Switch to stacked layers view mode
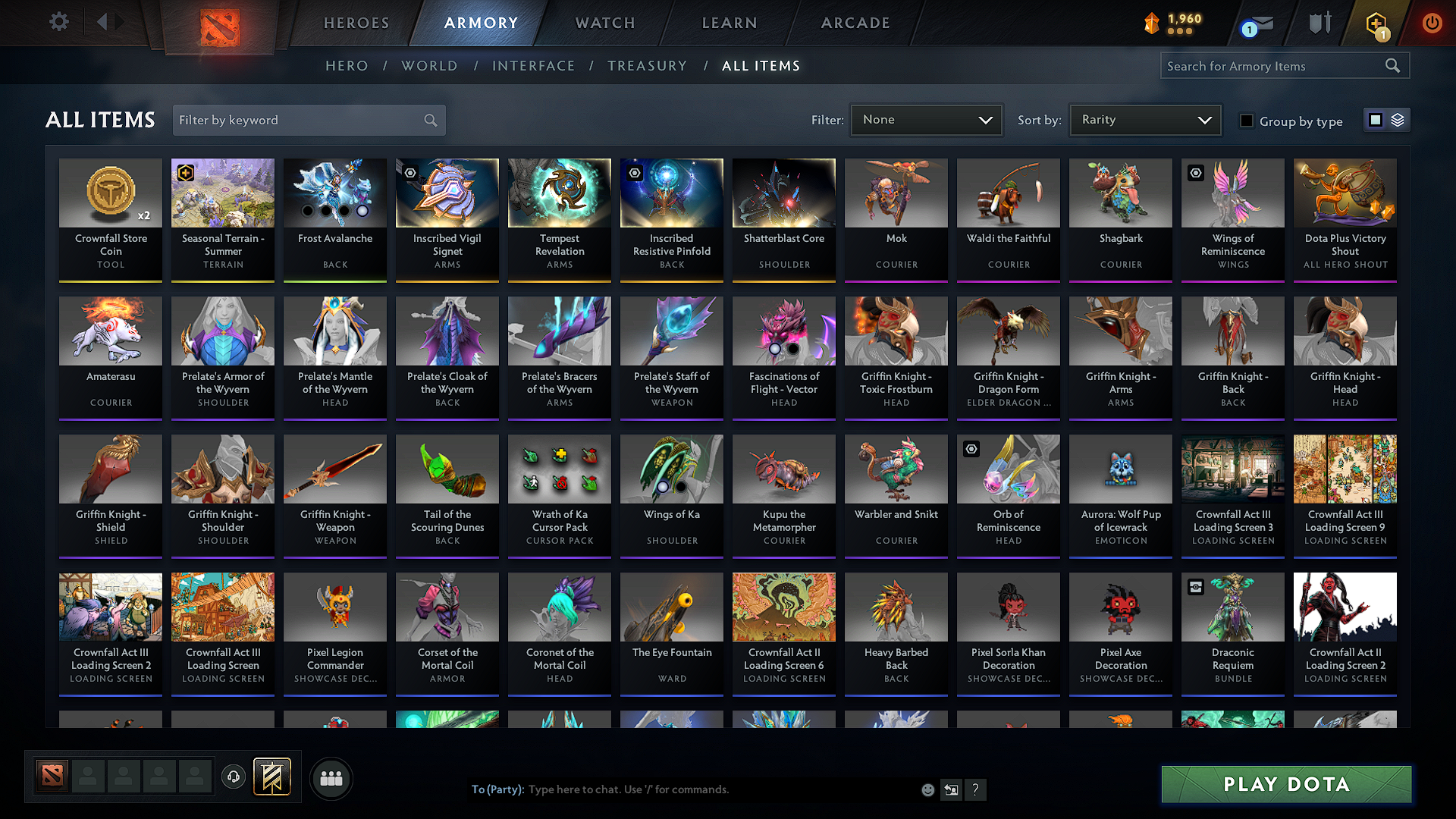The height and width of the screenshot is (819, 1456). 1398,120
